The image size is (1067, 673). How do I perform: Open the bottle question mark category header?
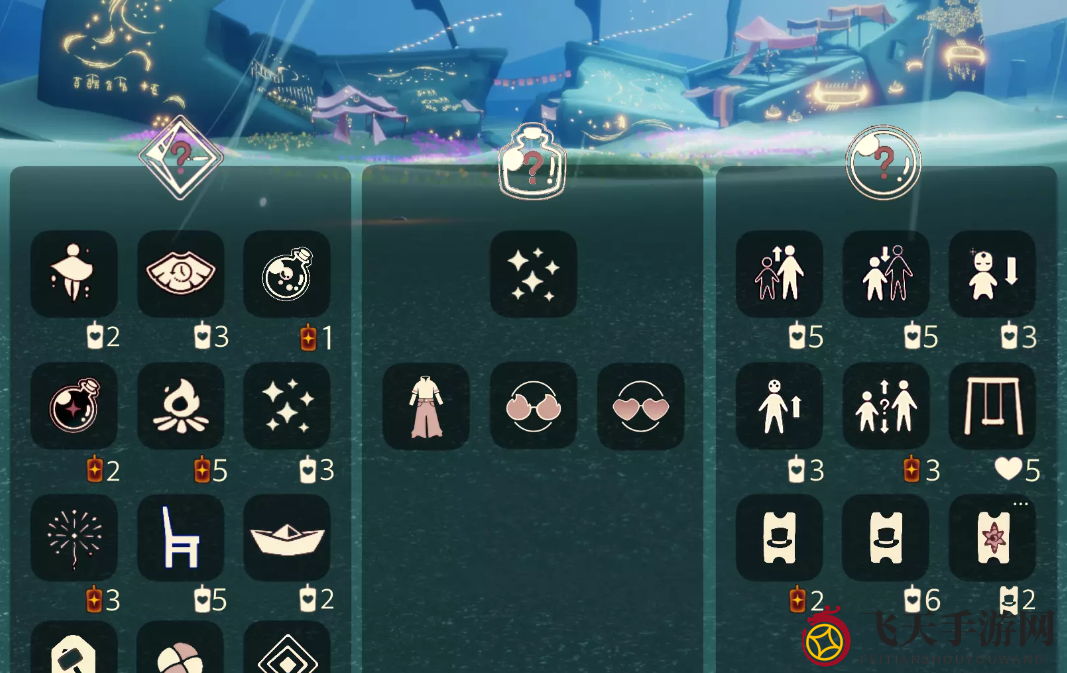[x=533, y=163]
